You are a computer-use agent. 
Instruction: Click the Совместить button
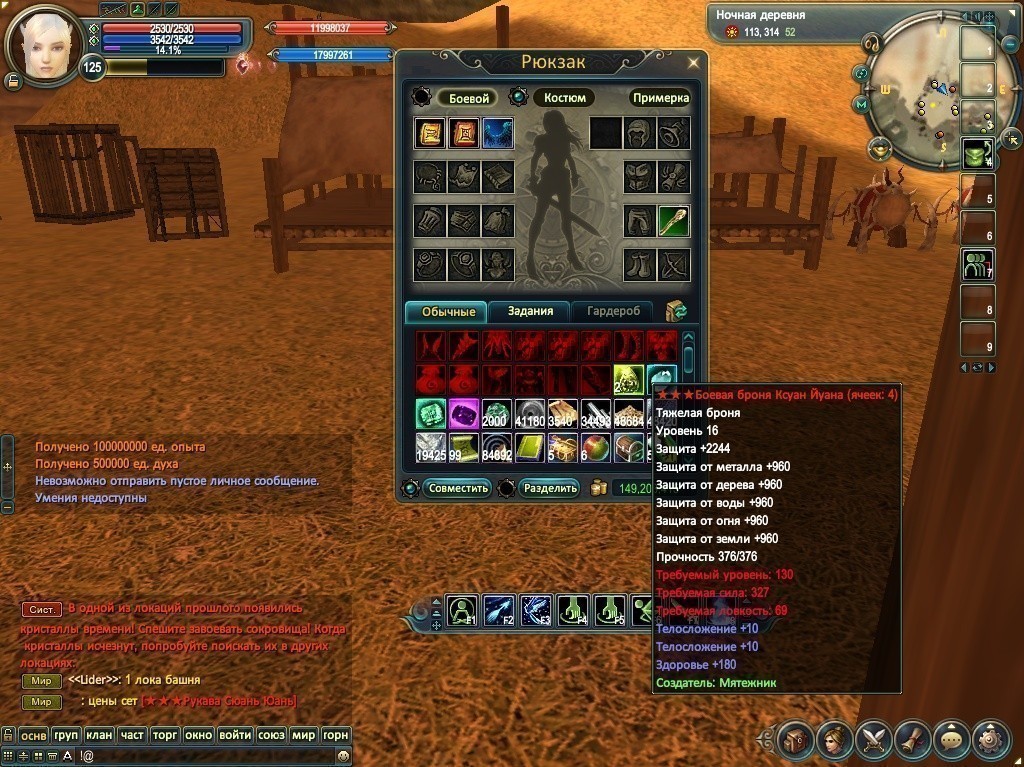457,488
